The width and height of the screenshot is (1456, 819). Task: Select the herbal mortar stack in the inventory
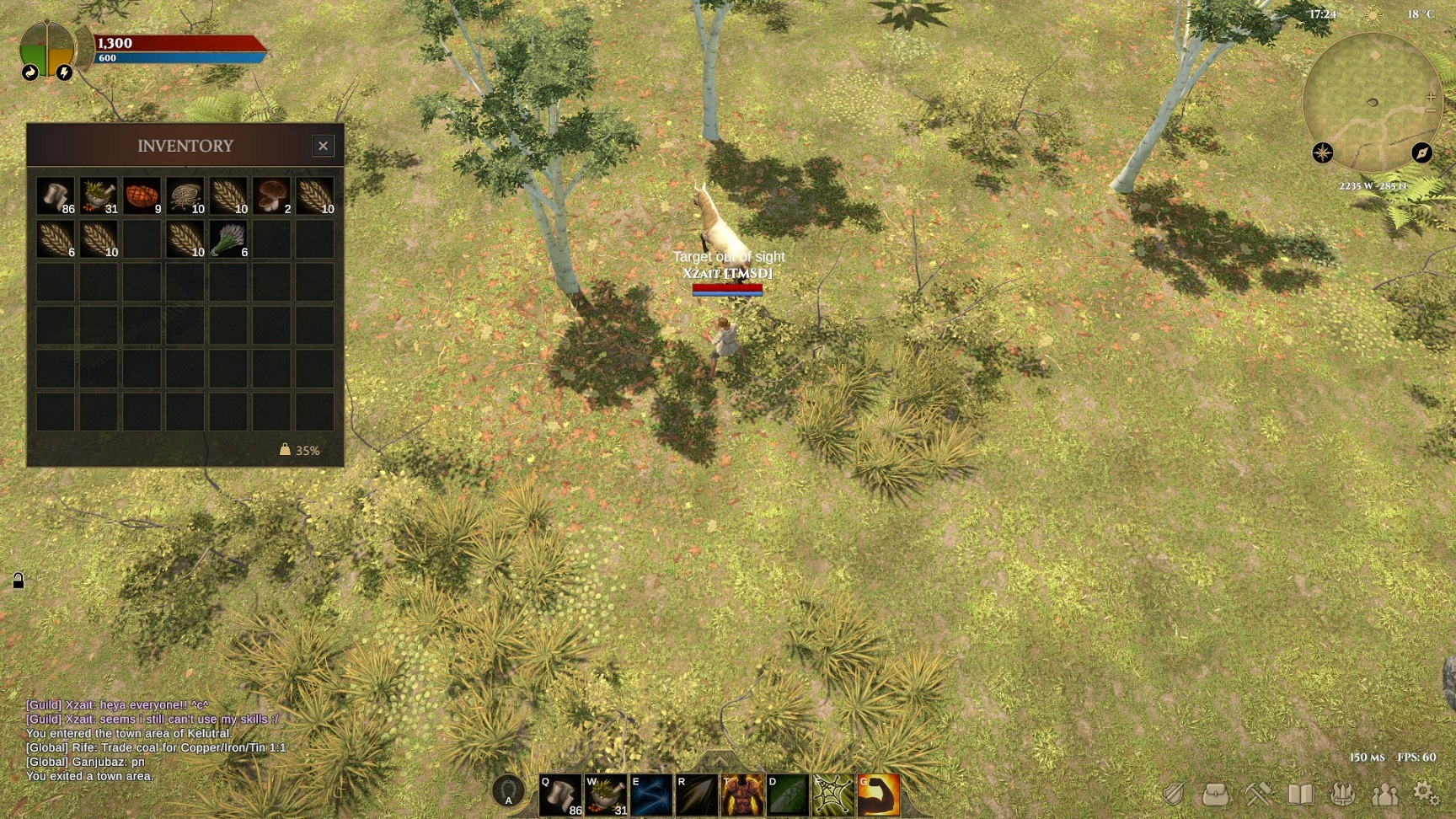pyautogui.click(x=99, y=196)
